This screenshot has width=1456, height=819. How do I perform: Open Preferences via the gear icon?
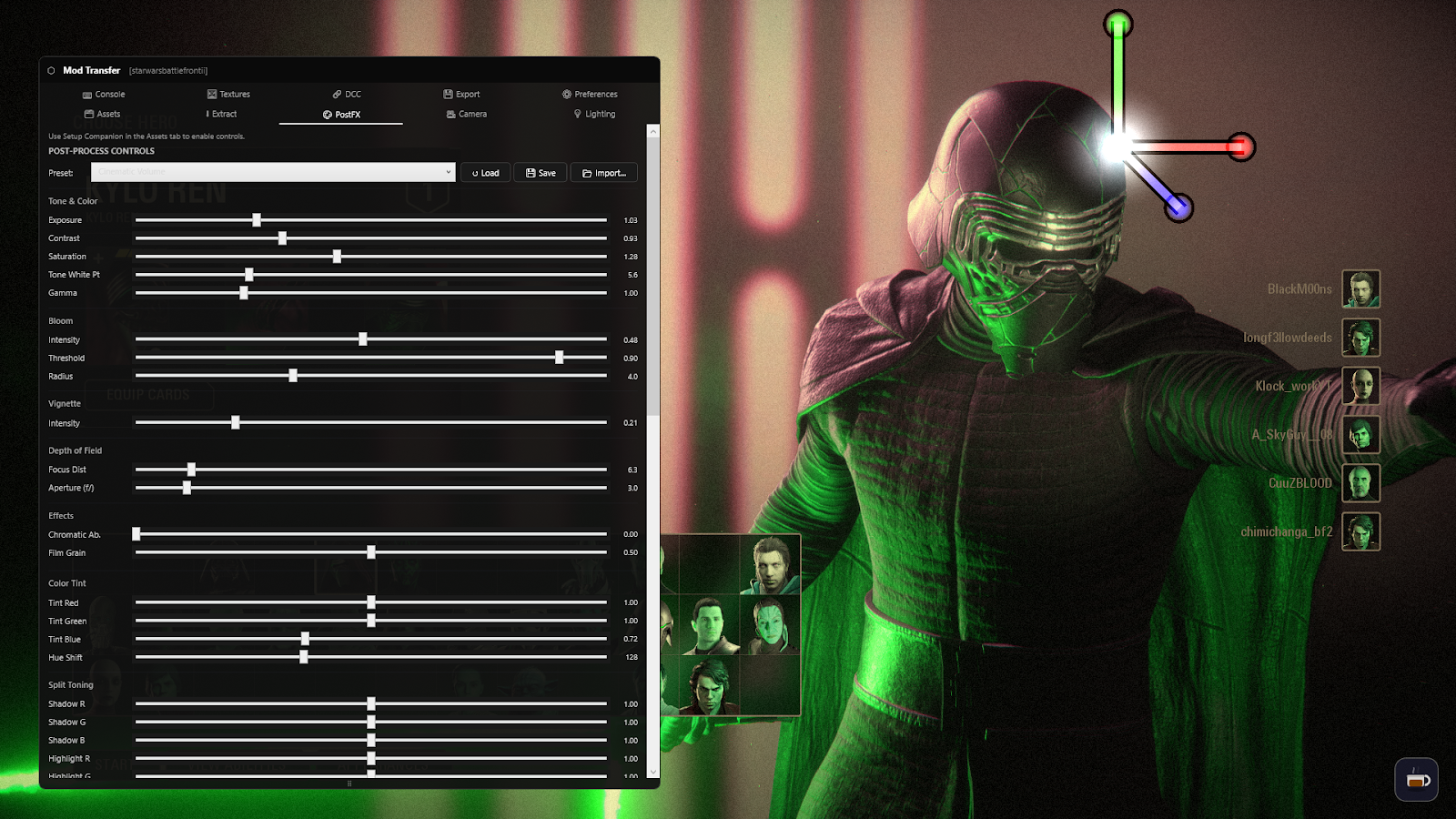click(566, 94)
